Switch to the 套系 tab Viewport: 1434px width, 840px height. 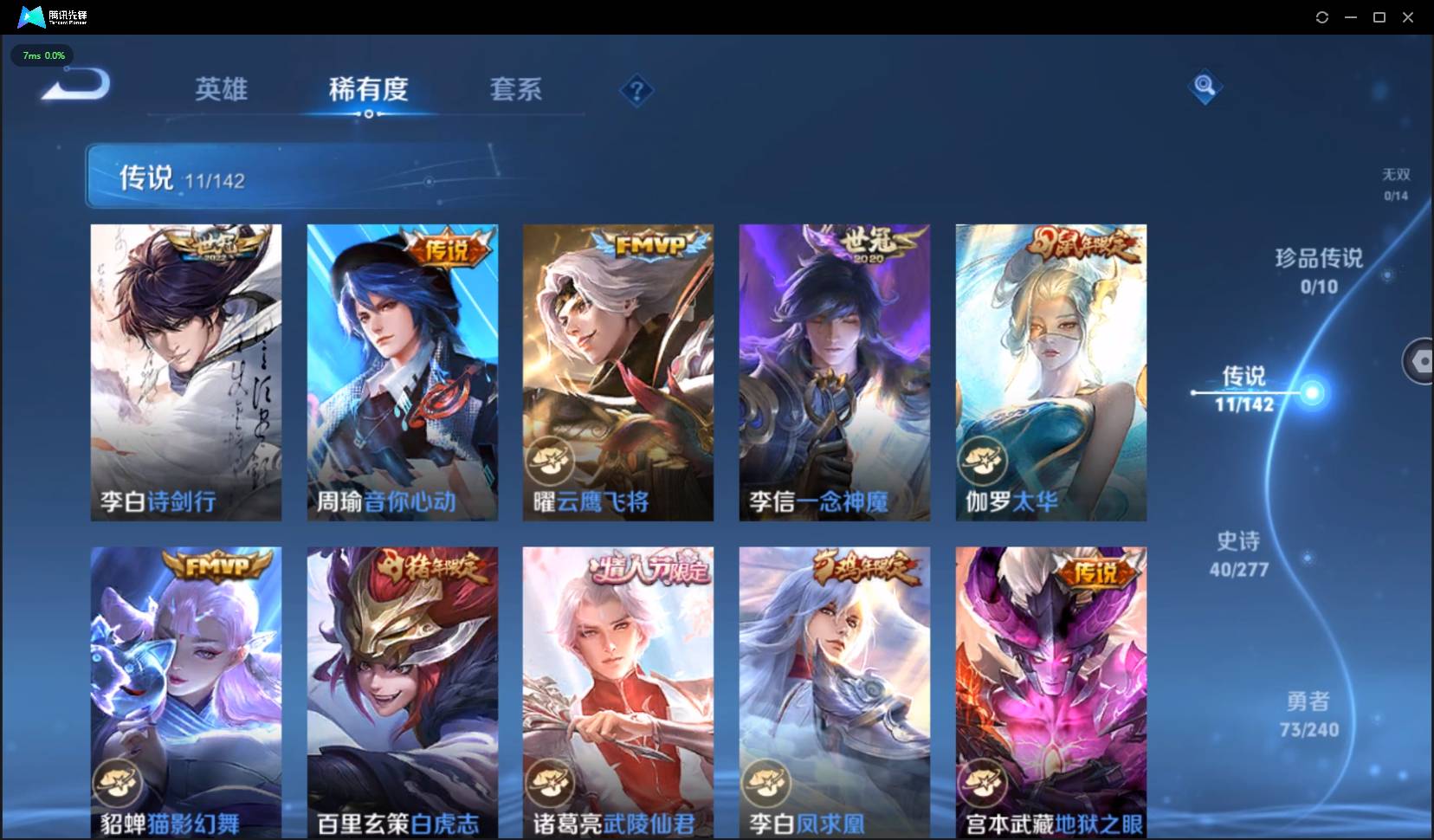(516, 89)
